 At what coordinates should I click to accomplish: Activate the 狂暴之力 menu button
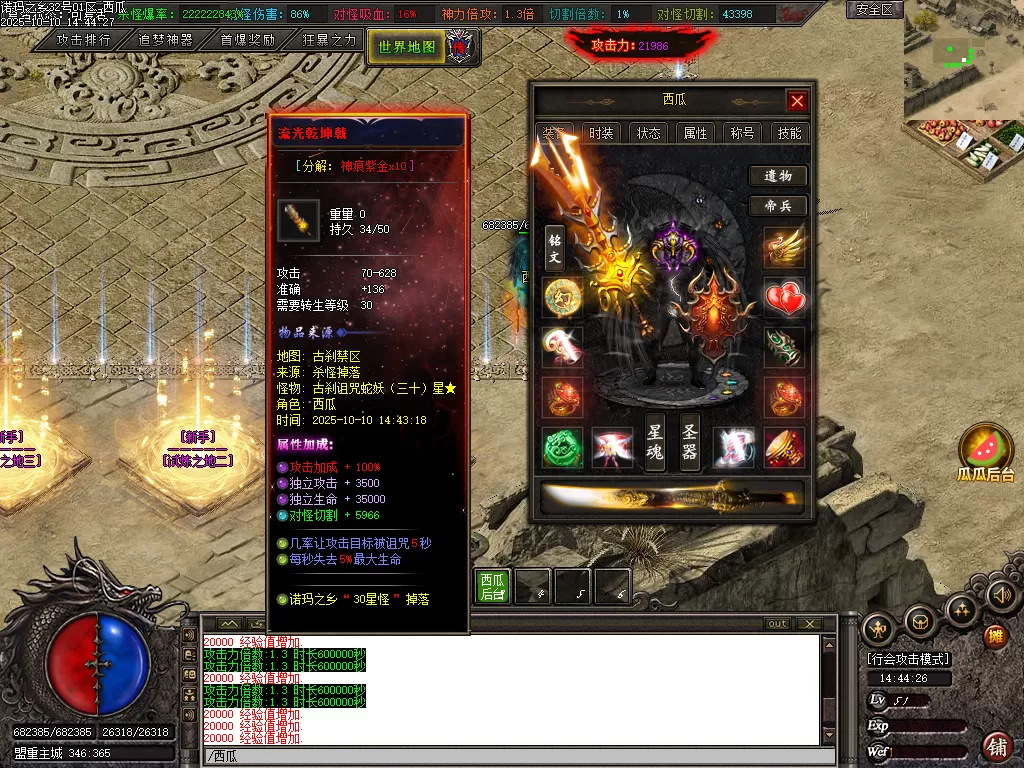329,40
